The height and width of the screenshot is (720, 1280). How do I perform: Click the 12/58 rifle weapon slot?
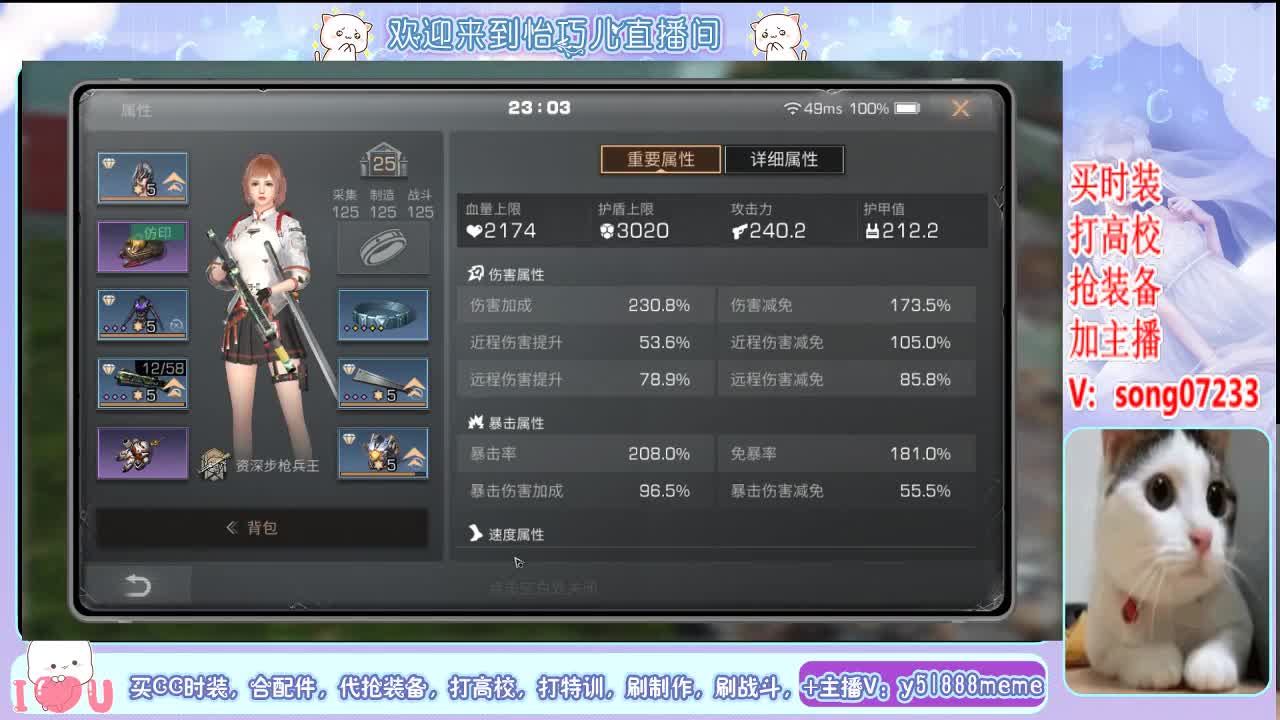pos(142,382)
